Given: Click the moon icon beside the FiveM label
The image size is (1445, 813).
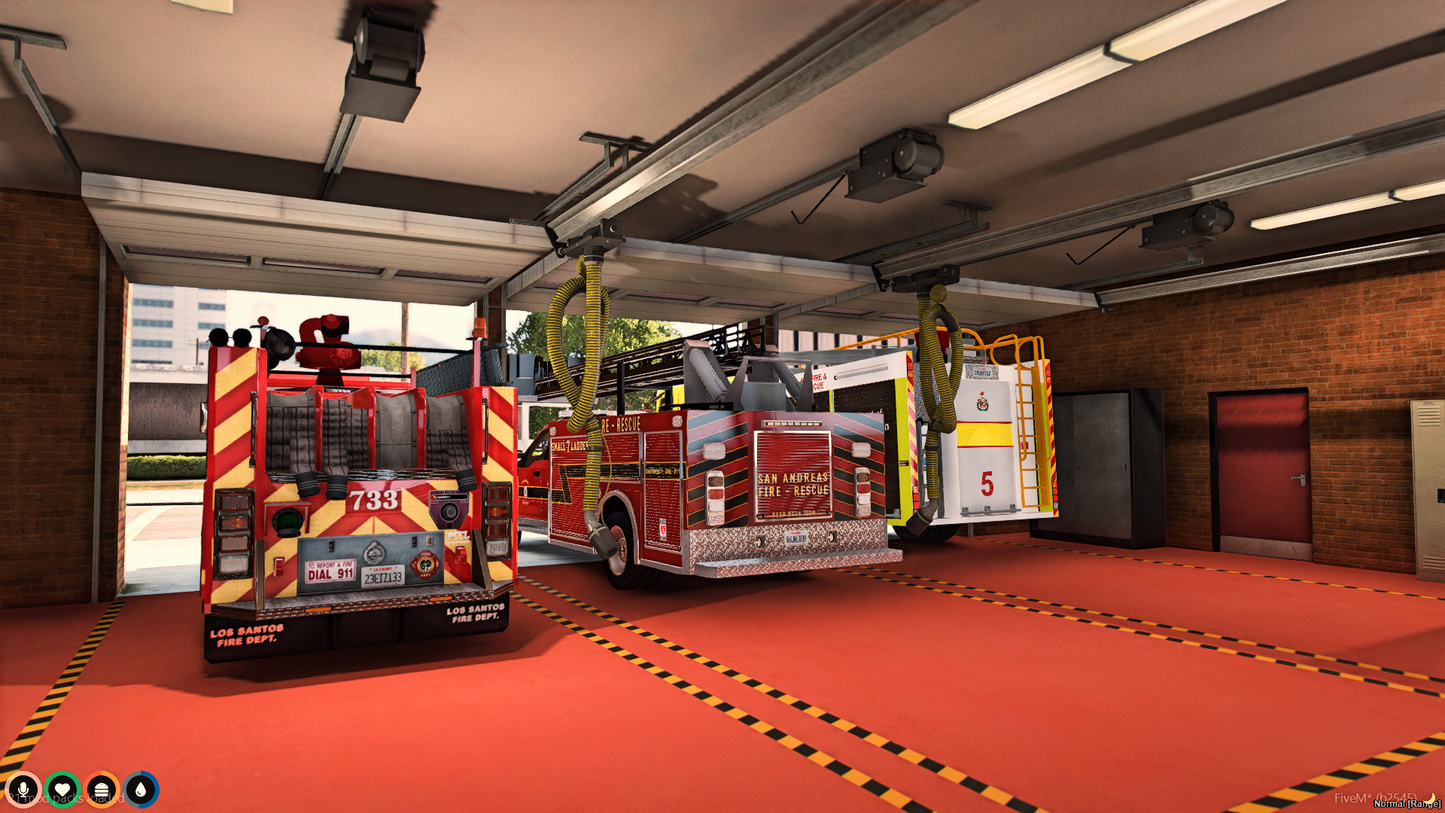Looking at the screenshot, I should click(1428, 798).
